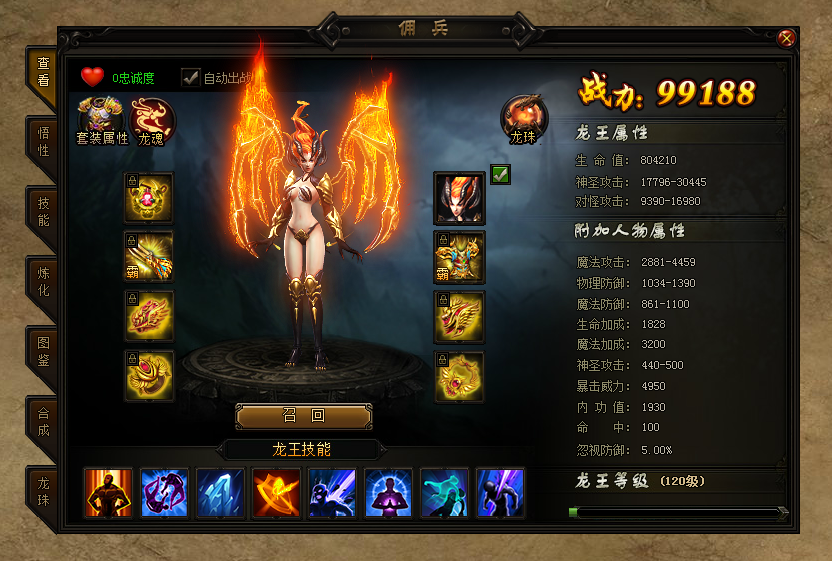Recall the mercenary with 召回 button
This screenshot has height=561, width=832.
(x=304, y=416)
